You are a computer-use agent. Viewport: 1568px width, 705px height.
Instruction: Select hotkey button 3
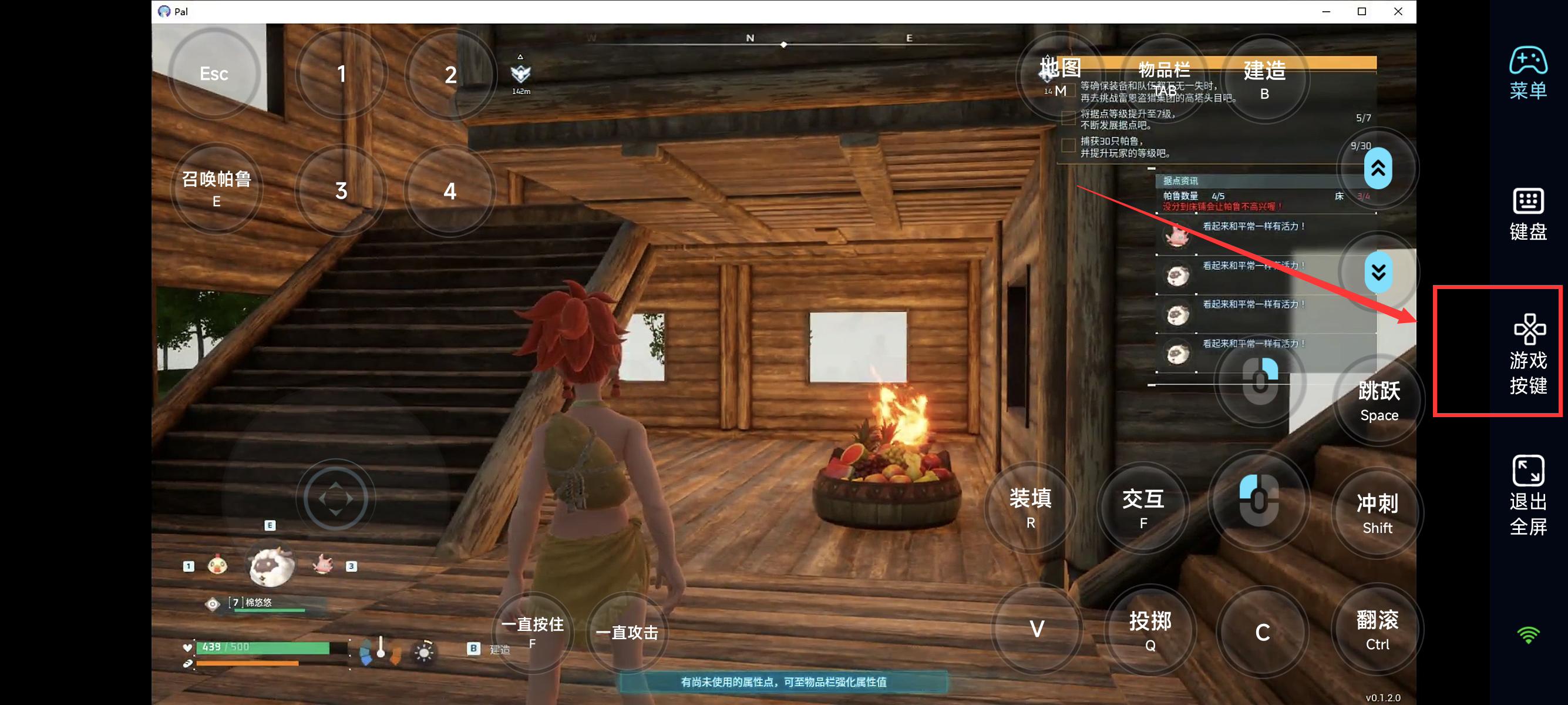(x=341, y=190)
